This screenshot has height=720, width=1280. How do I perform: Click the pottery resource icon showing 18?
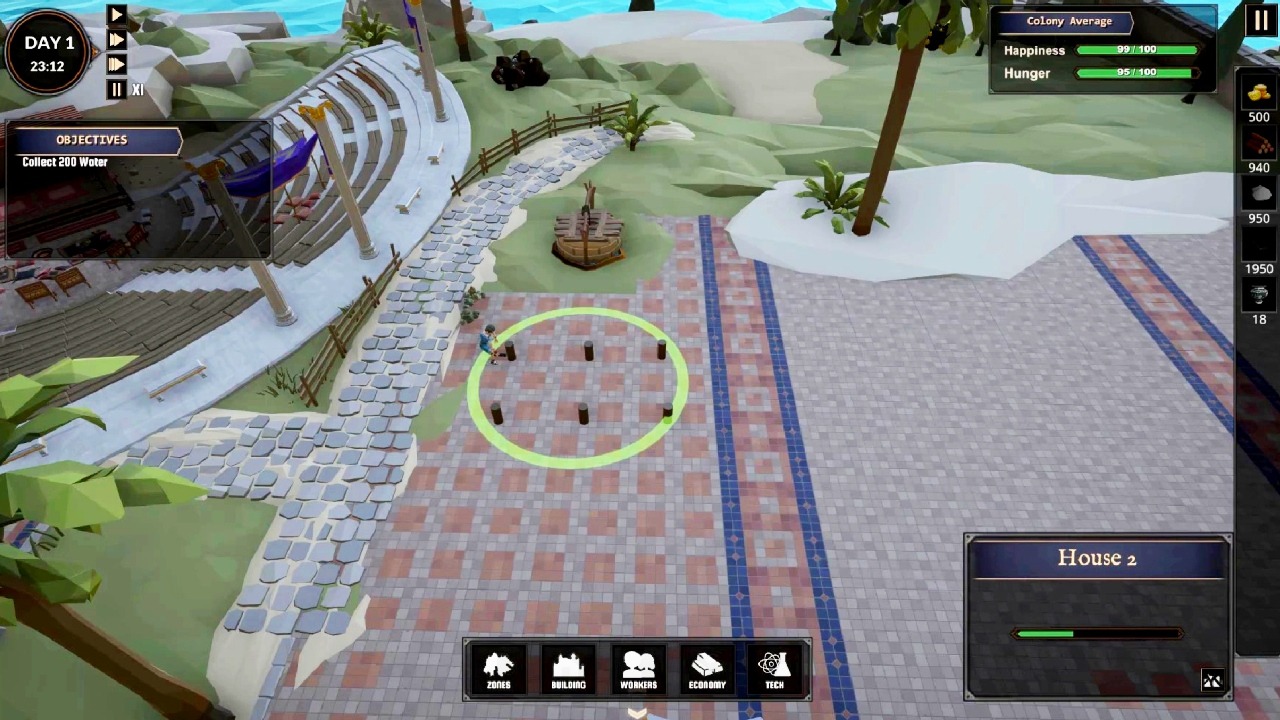click(1258, 295)
